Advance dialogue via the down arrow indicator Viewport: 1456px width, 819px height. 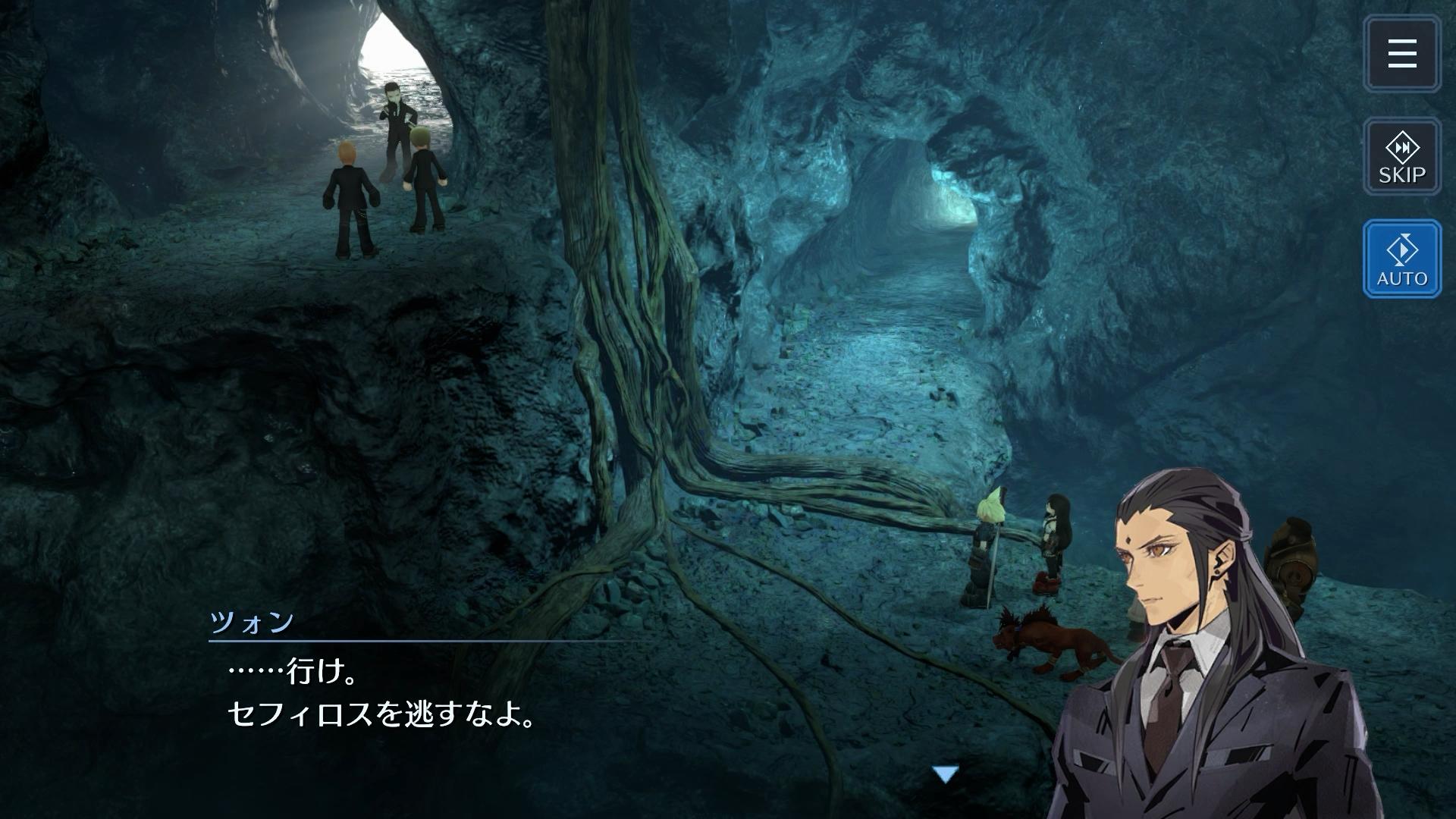(945, 774)
